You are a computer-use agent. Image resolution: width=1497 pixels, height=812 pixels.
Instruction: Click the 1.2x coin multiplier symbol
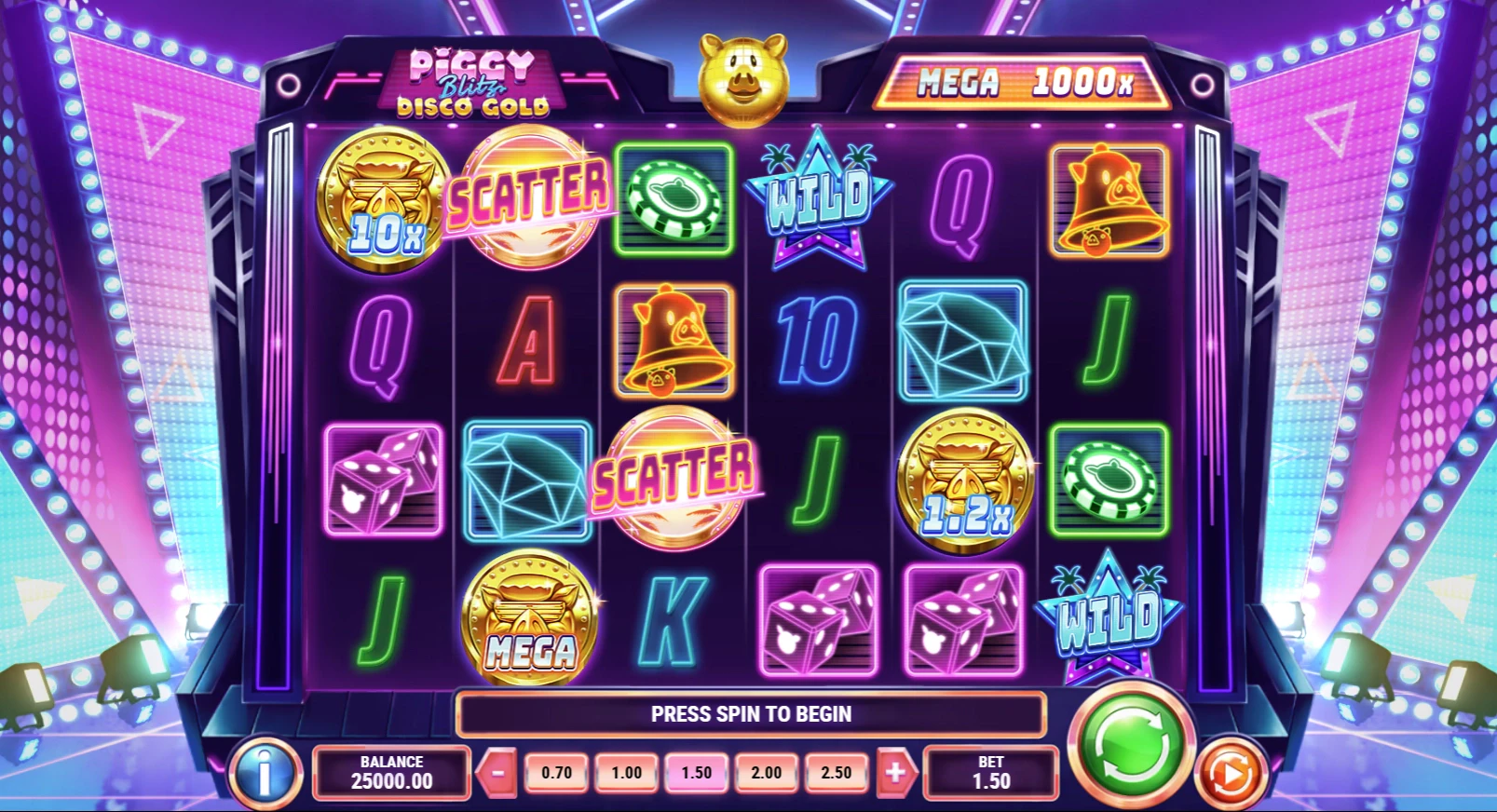pos(964,480)
